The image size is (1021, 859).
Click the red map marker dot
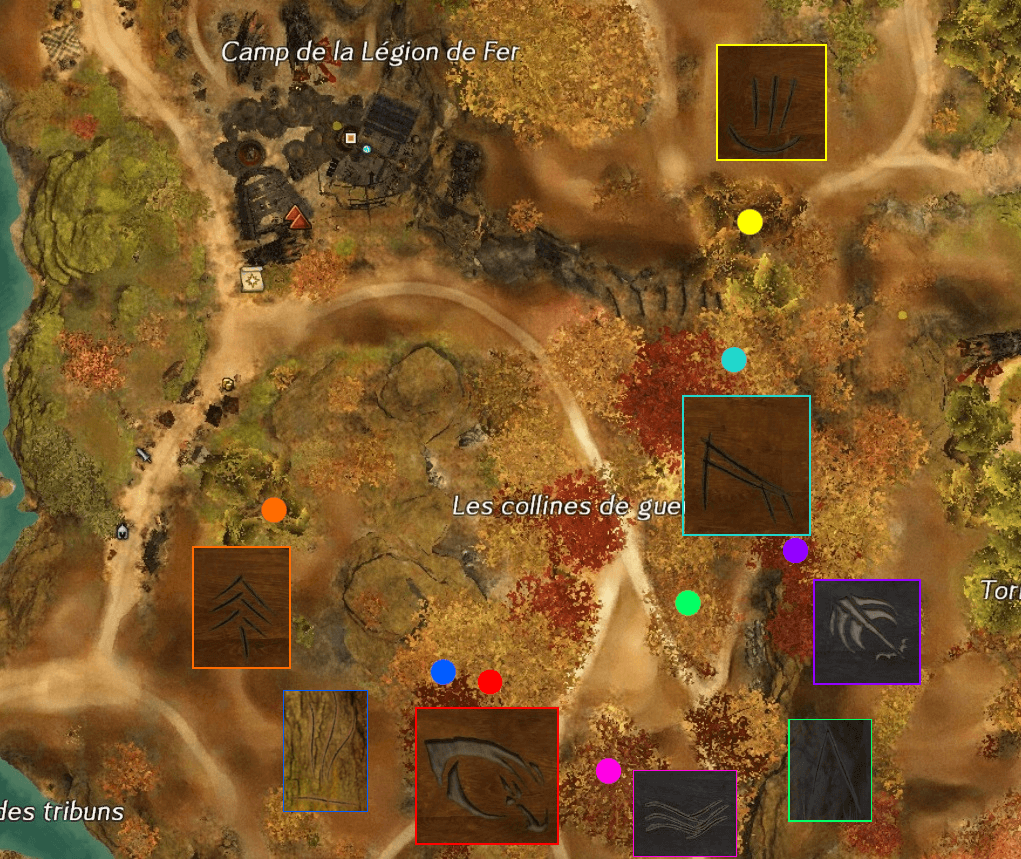(x=490, y=682)
